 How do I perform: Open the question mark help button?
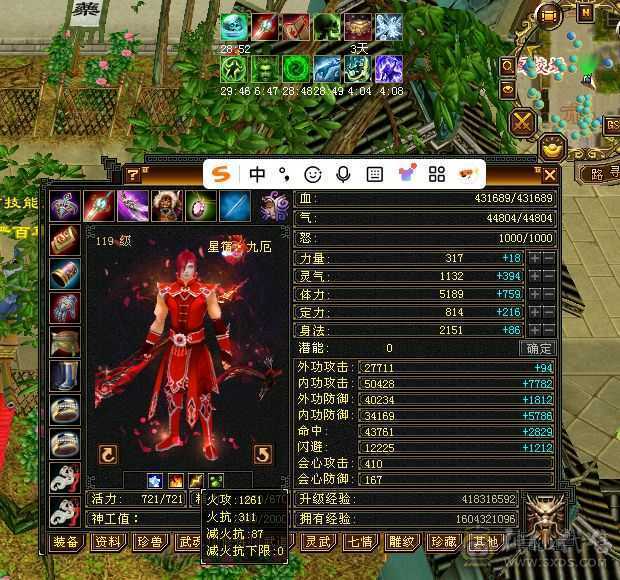coord(132,175)
